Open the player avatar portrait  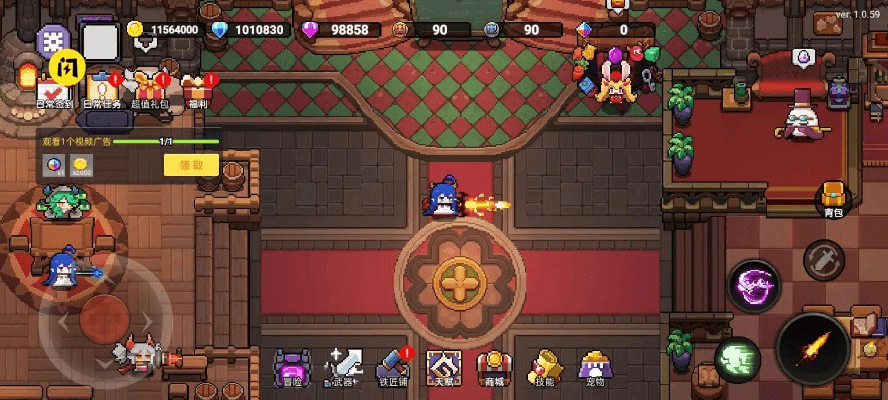pyautogui.click(x=100, y=42)
